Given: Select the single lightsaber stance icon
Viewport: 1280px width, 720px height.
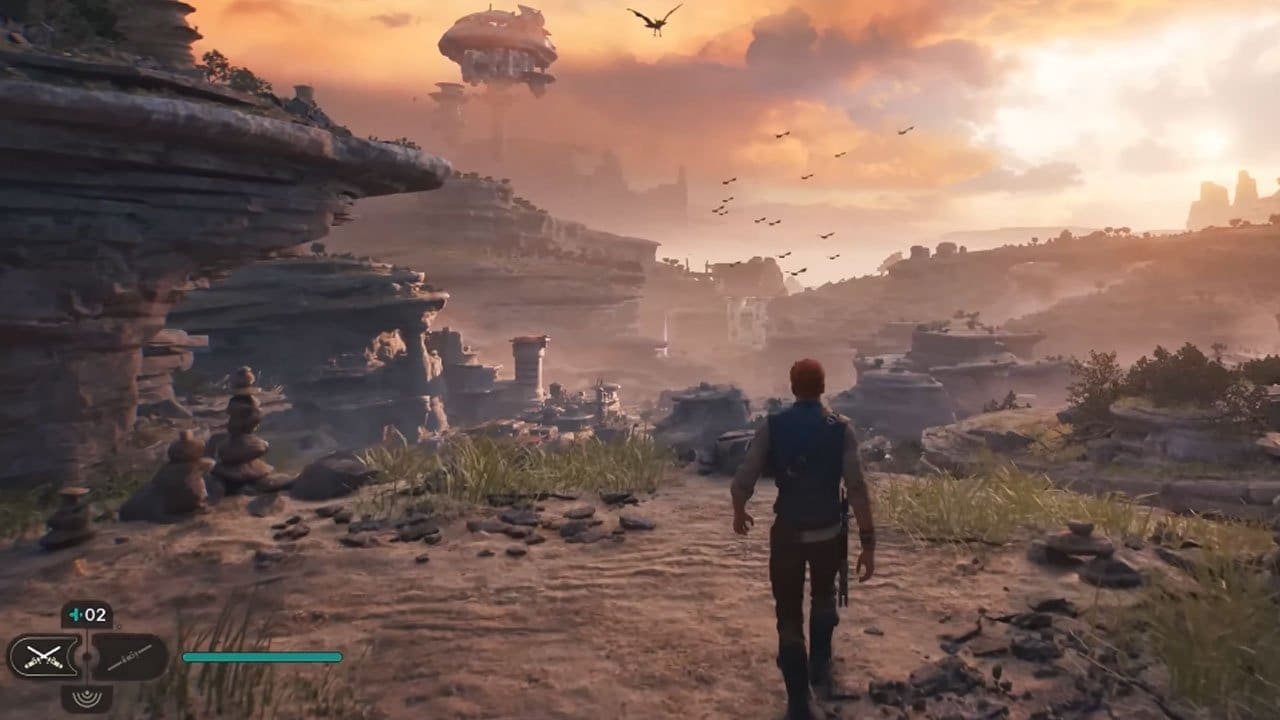Looking at the screenshot, I should (130, 658).
